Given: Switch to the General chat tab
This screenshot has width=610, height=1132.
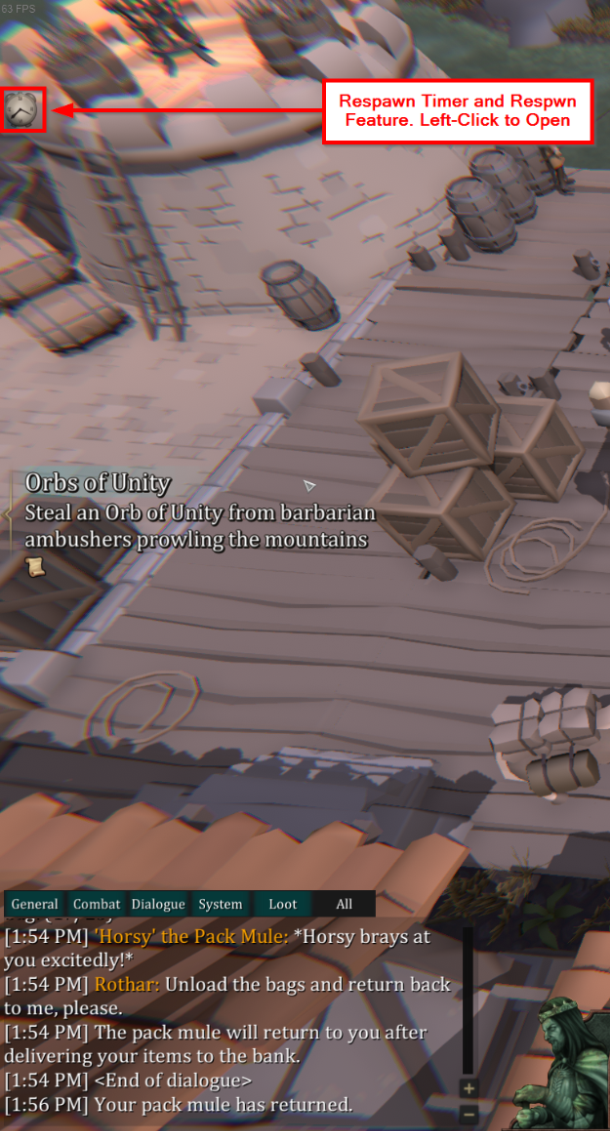Looking at the screenshot, I should [34, 904].
